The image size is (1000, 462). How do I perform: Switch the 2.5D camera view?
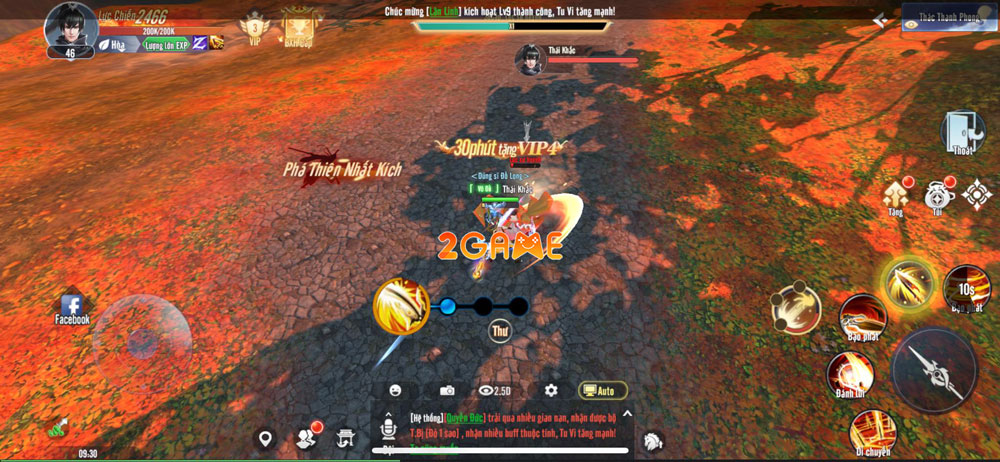click(496, 390)
